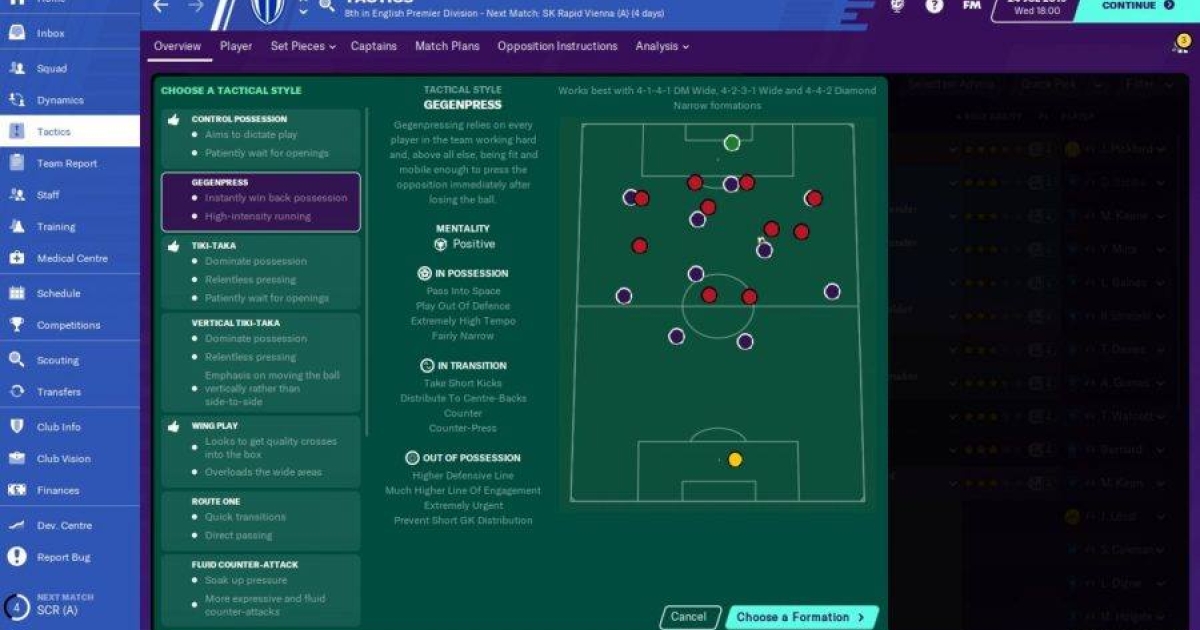Go to the Squad screen
This screenshot has height=630, width=1200.
[x=51, y=69]
